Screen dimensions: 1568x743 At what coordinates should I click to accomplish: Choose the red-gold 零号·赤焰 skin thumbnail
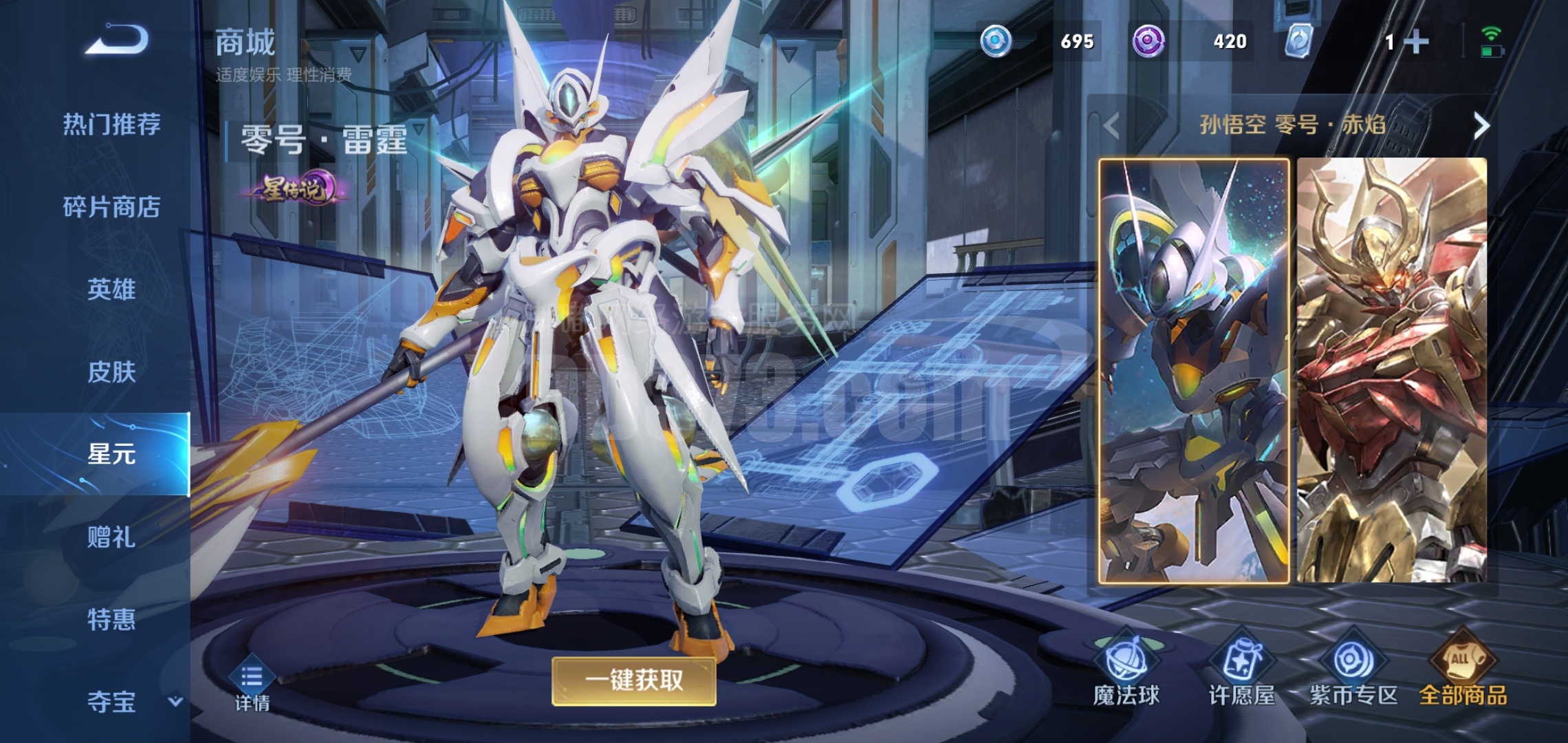(x=1392, y=371)
